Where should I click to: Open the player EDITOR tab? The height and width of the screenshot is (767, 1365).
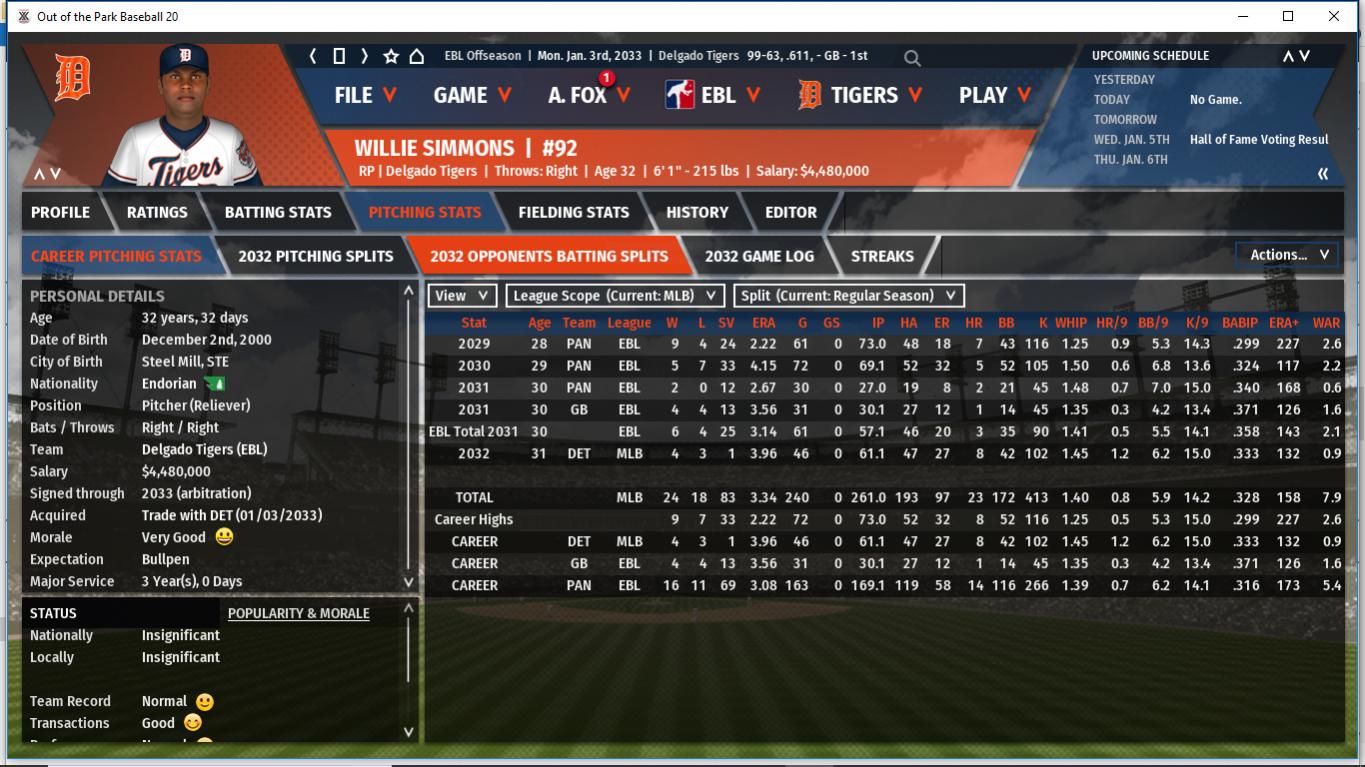791,212
